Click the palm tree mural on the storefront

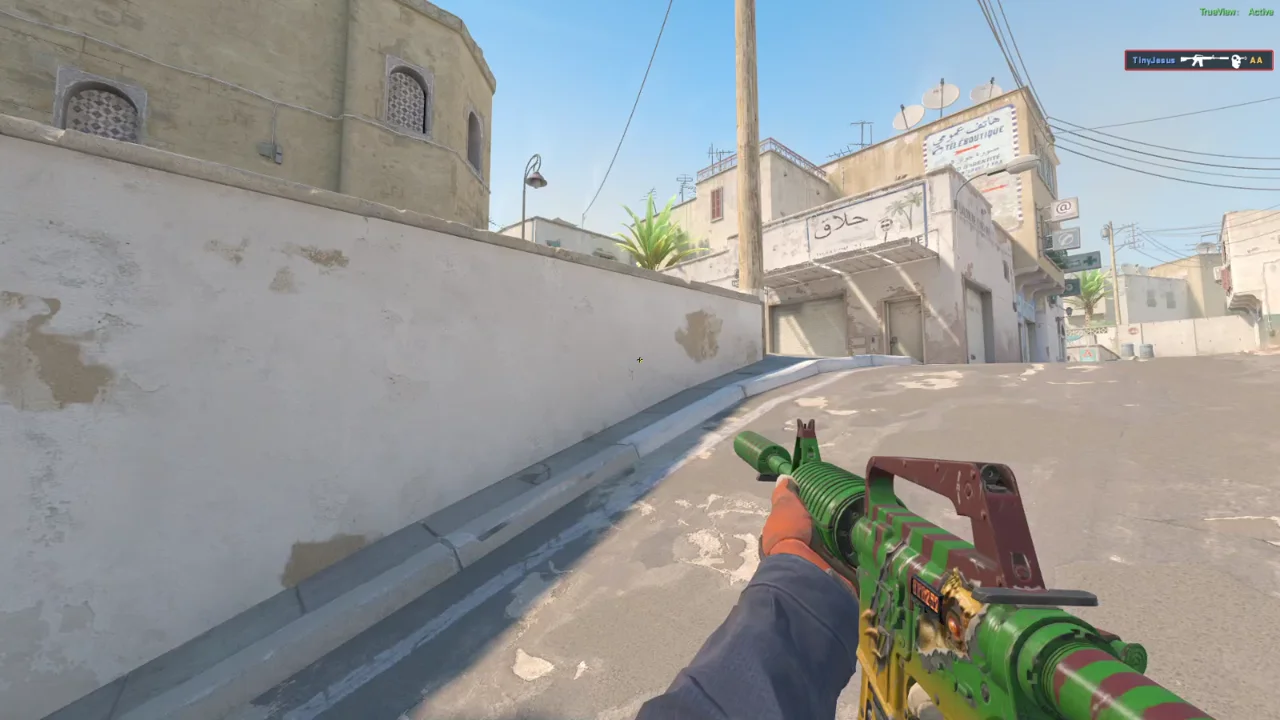point(903,212)
